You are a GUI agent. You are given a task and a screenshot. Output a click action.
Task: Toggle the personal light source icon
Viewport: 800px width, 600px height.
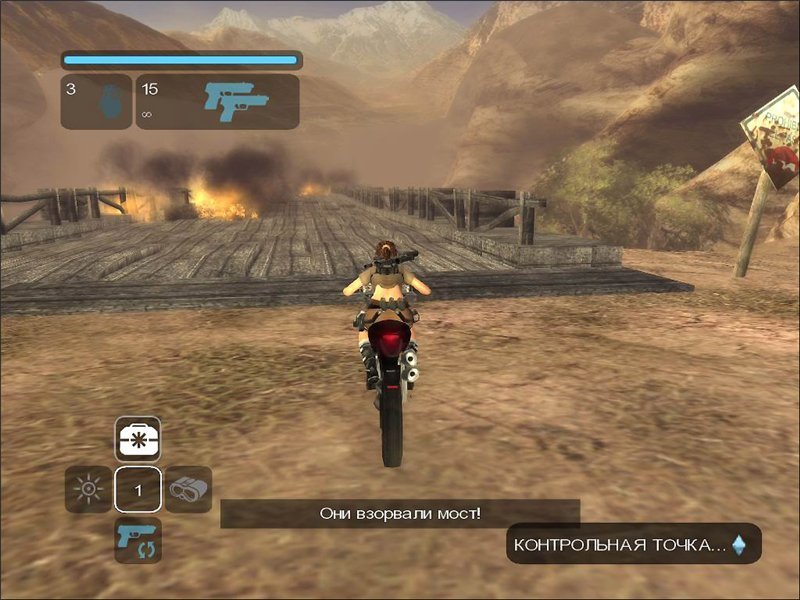(x=89, y=490)
